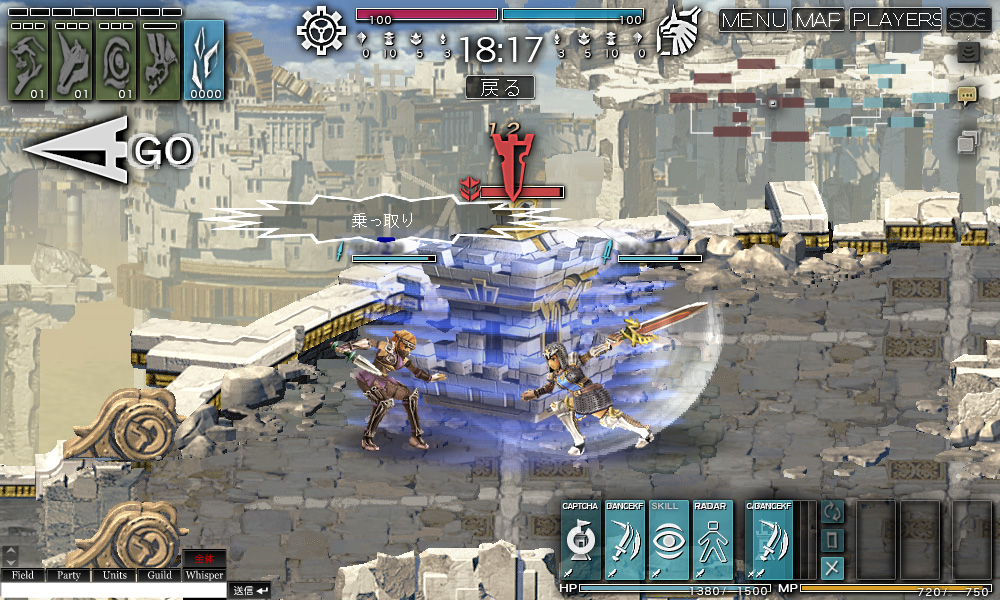Screen dimensions: 1000x600
Task: Click the skill deck refresh arrows button
Action: tap(832, 511)
